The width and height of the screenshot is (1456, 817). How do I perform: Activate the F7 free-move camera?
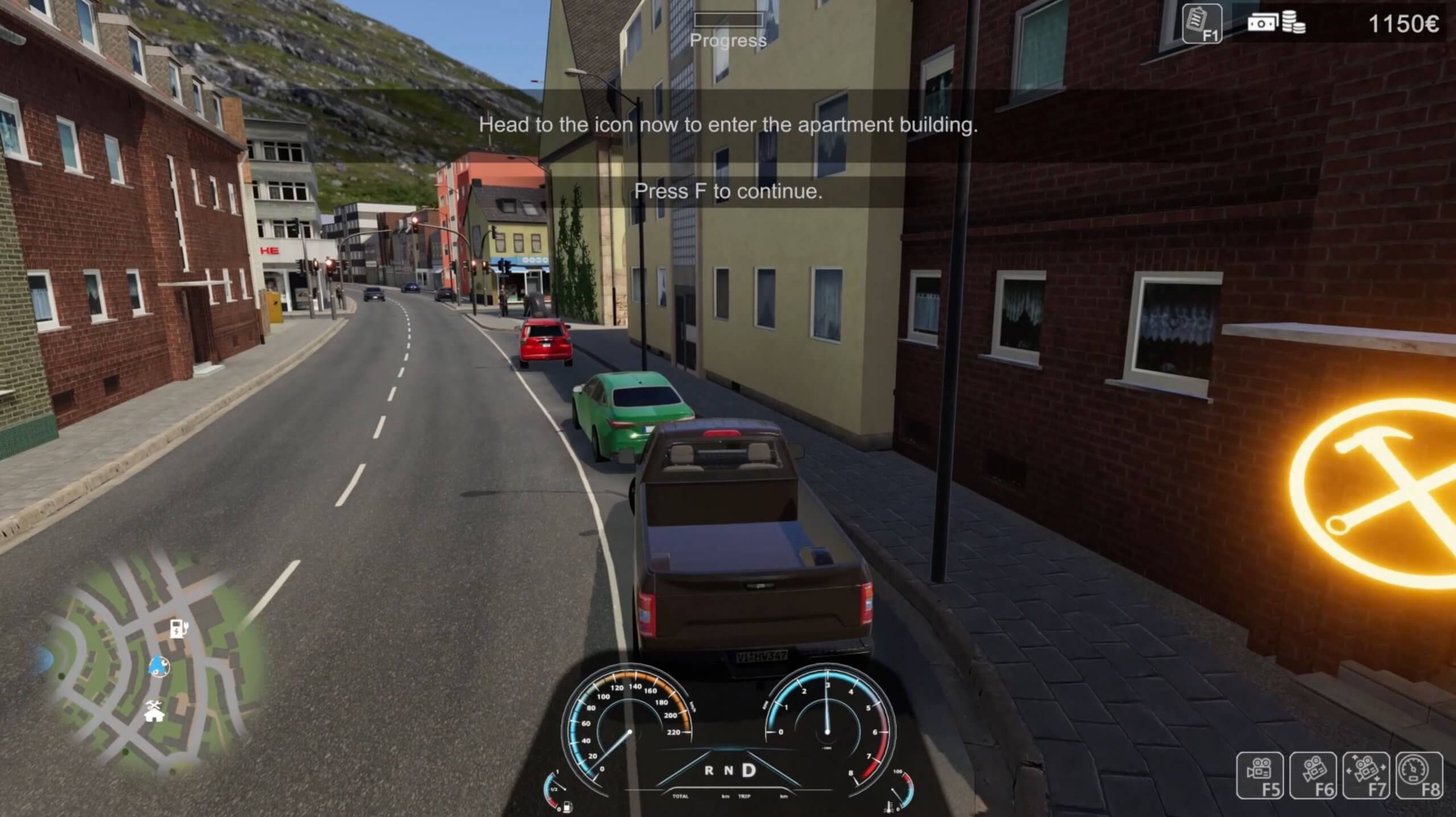pyautogui.click(x=1366, y=775)
